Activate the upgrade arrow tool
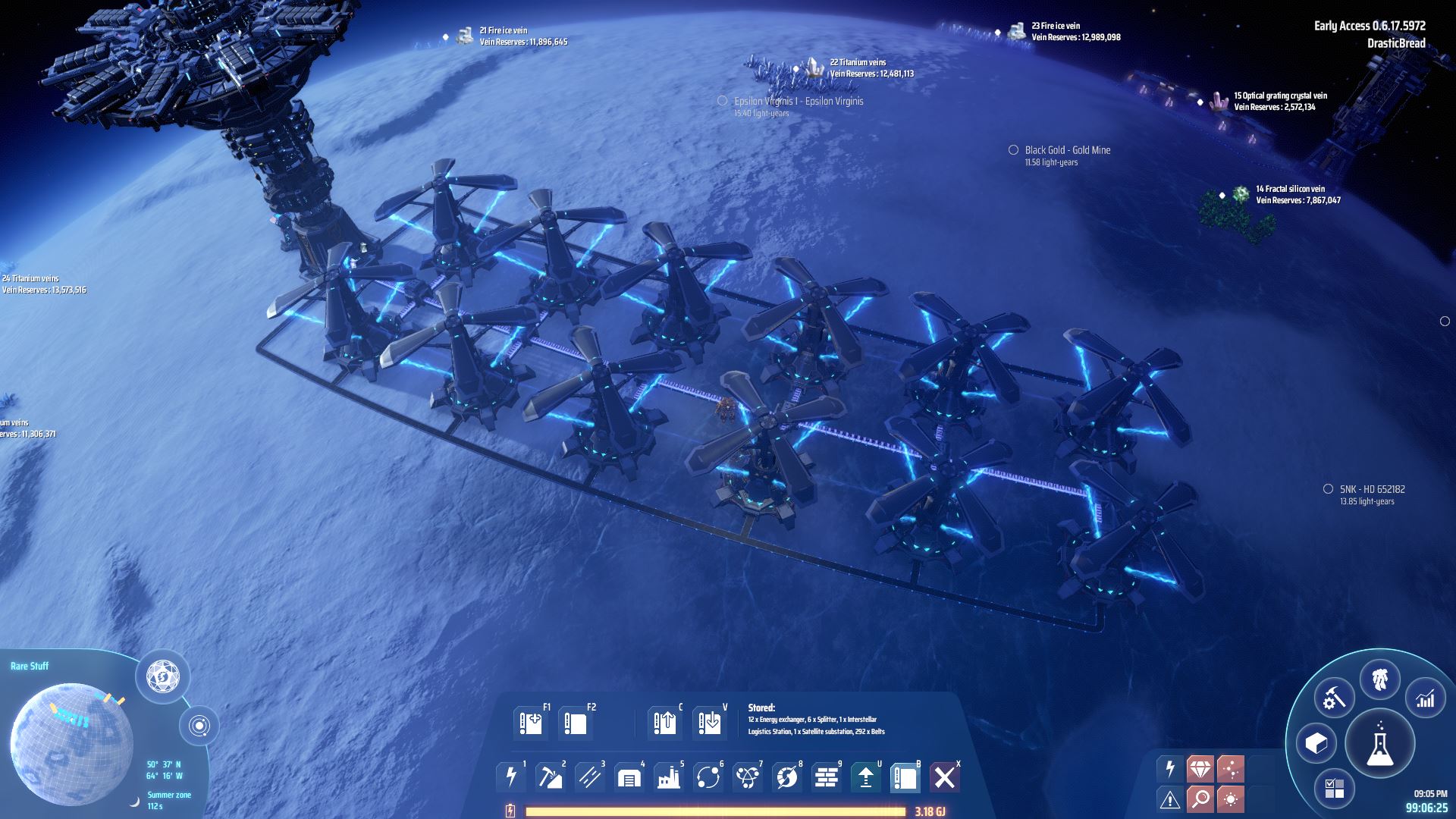 [x=866, y=777]
